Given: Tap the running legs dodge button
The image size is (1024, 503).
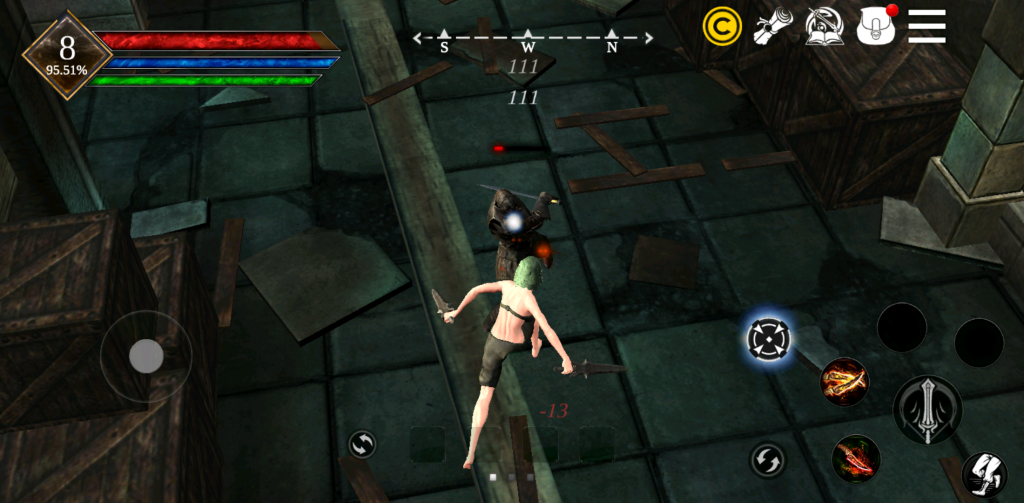Looking at the screenshot, I should pos(983,474).
